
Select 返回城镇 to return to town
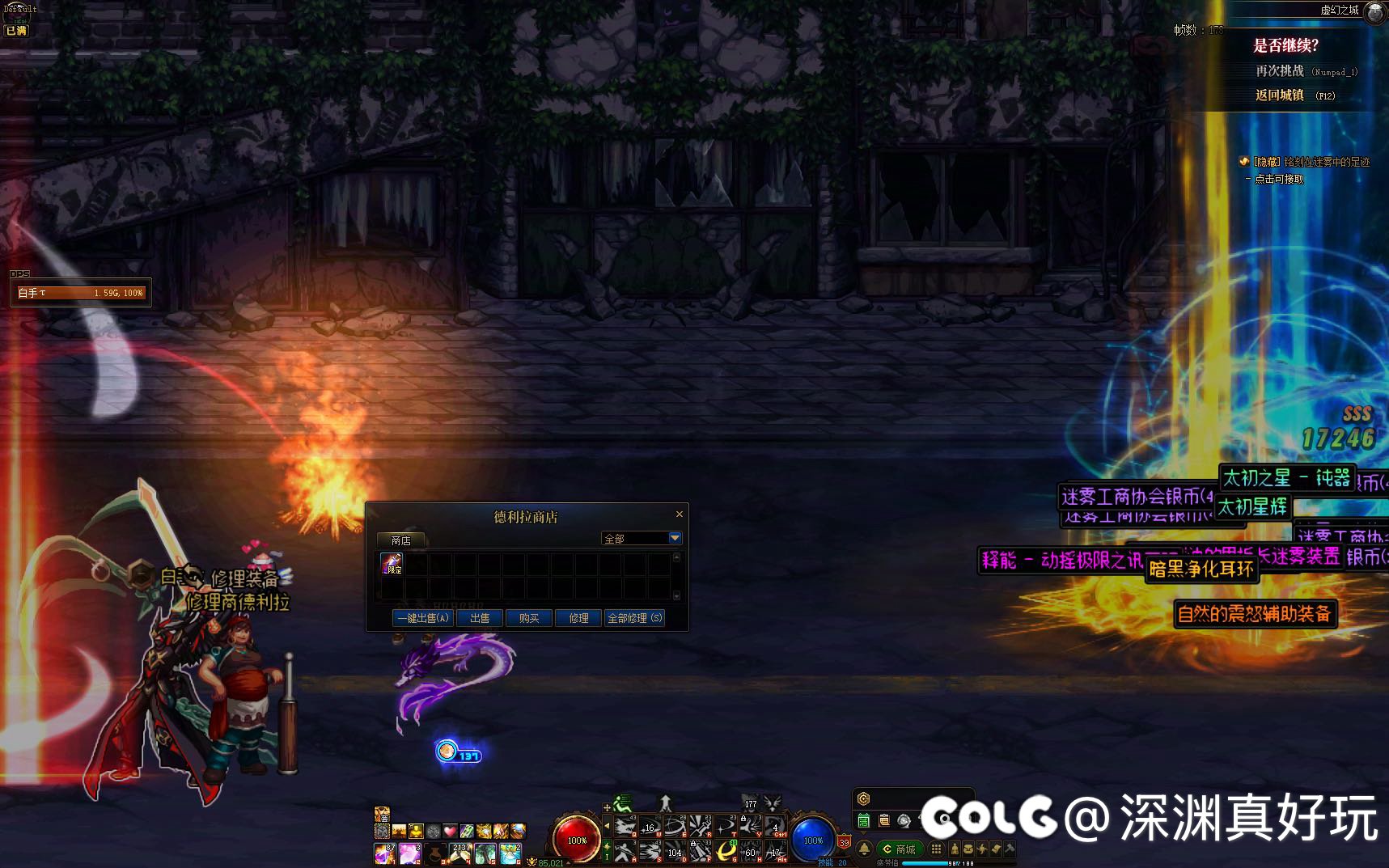(1280, 95)
